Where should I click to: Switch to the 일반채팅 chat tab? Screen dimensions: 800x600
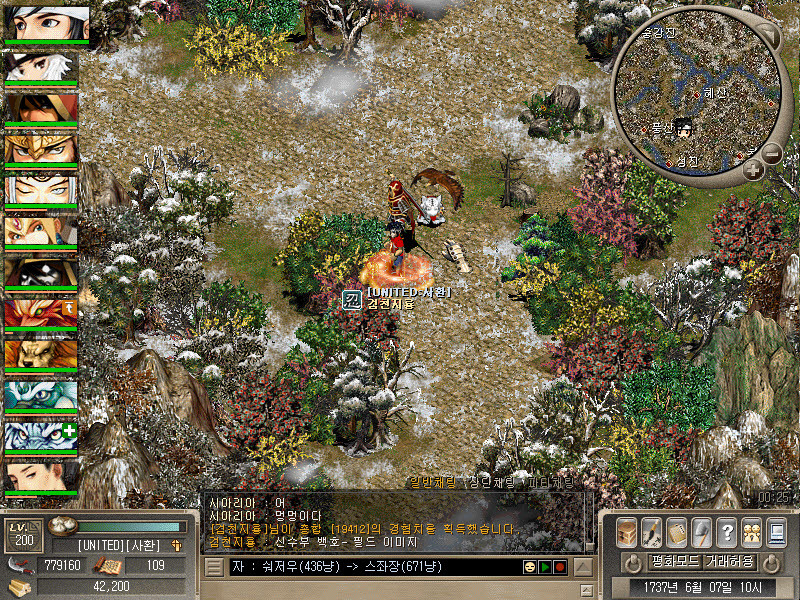point(432,482)
